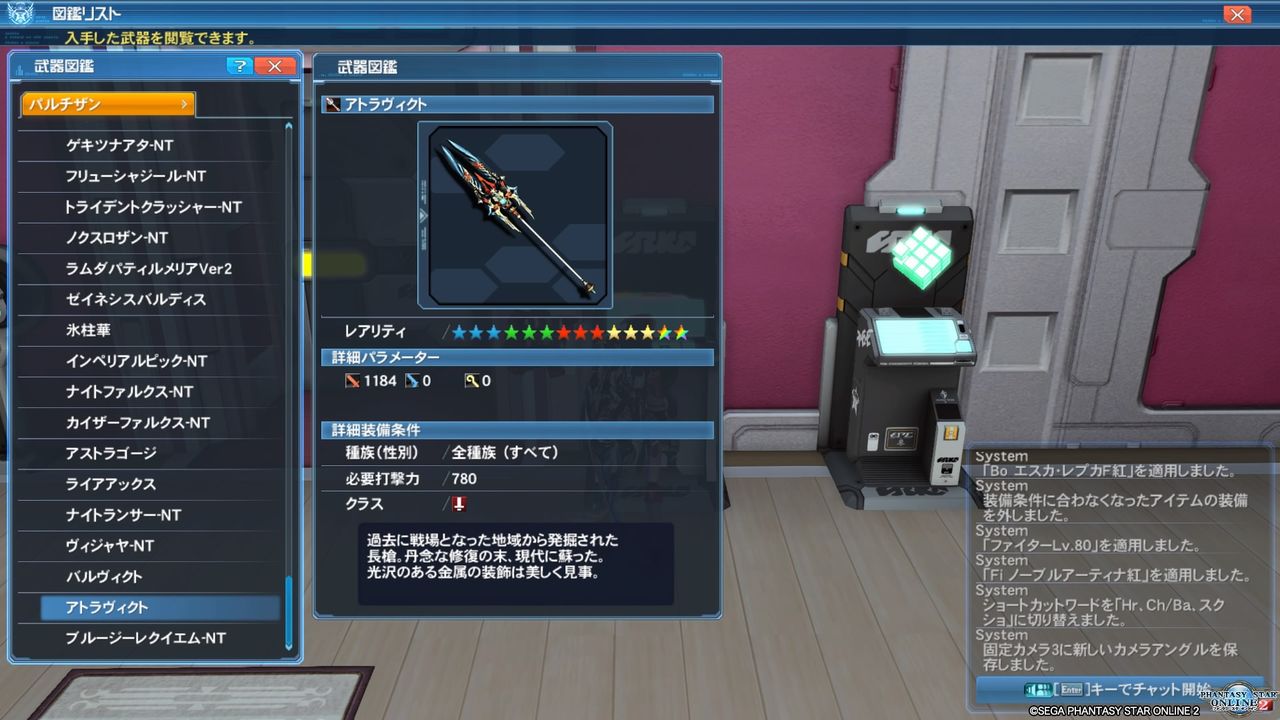Click the rarity star rating row
The width and height of the screenshot is (1280, 720).
555,331
